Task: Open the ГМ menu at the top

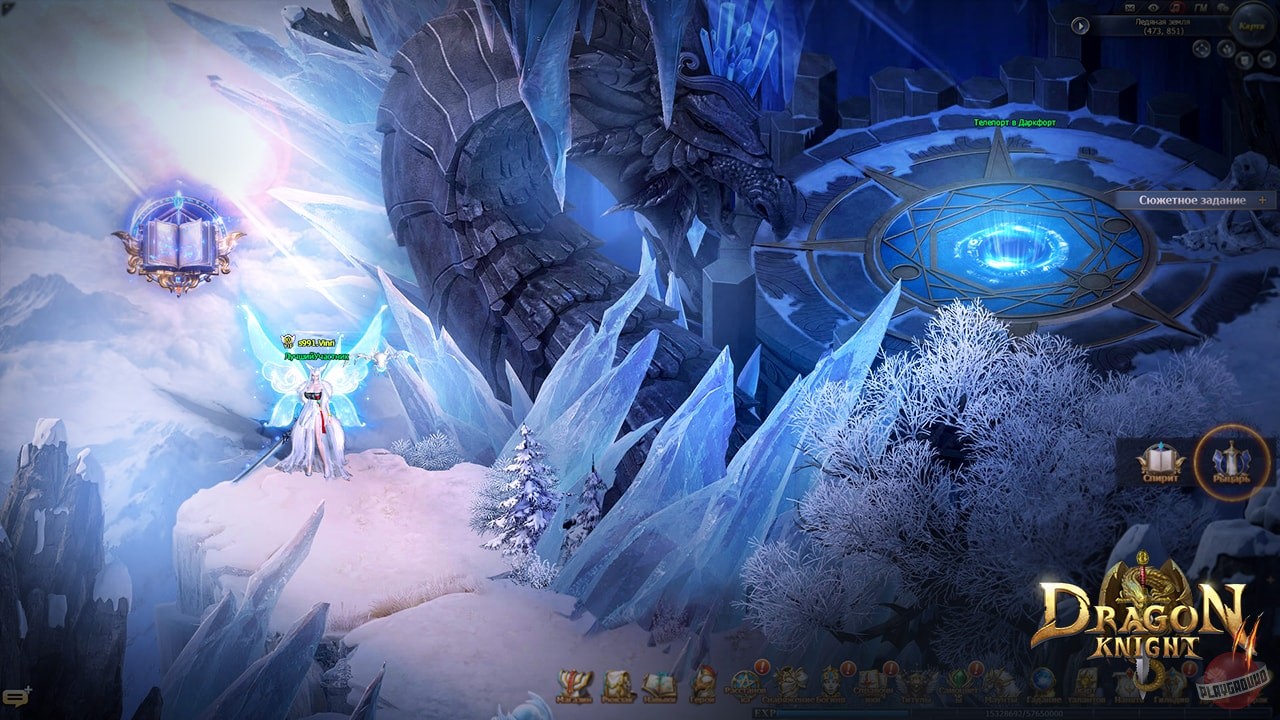Action: click(x=1200, y=6)
